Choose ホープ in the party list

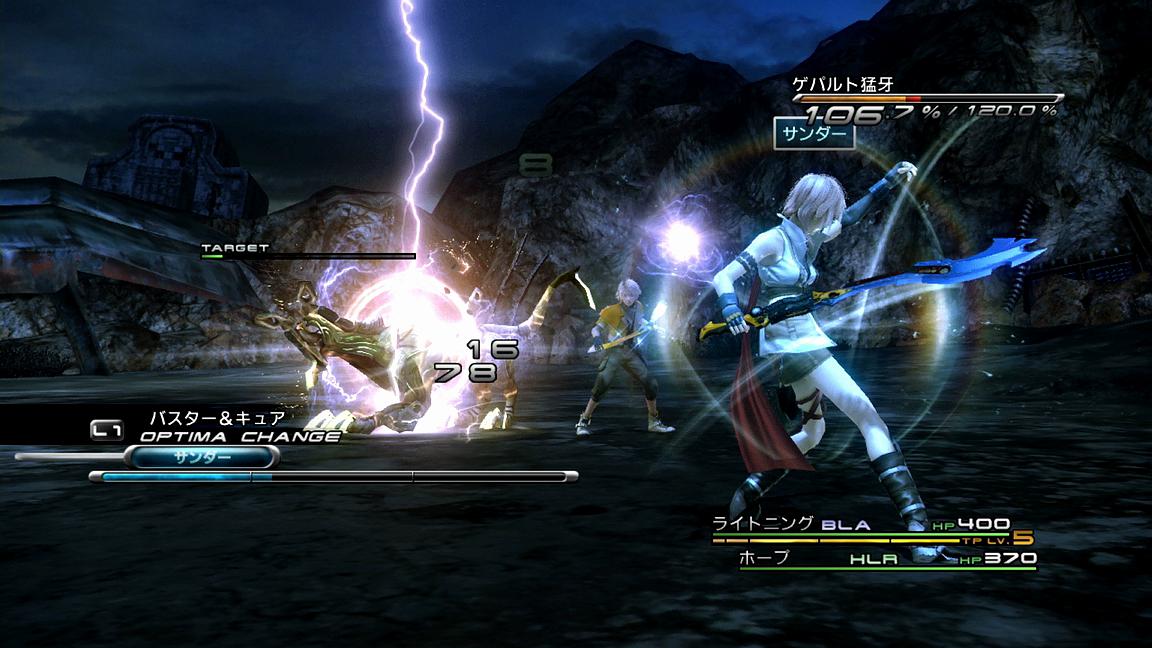pos(763,558)
